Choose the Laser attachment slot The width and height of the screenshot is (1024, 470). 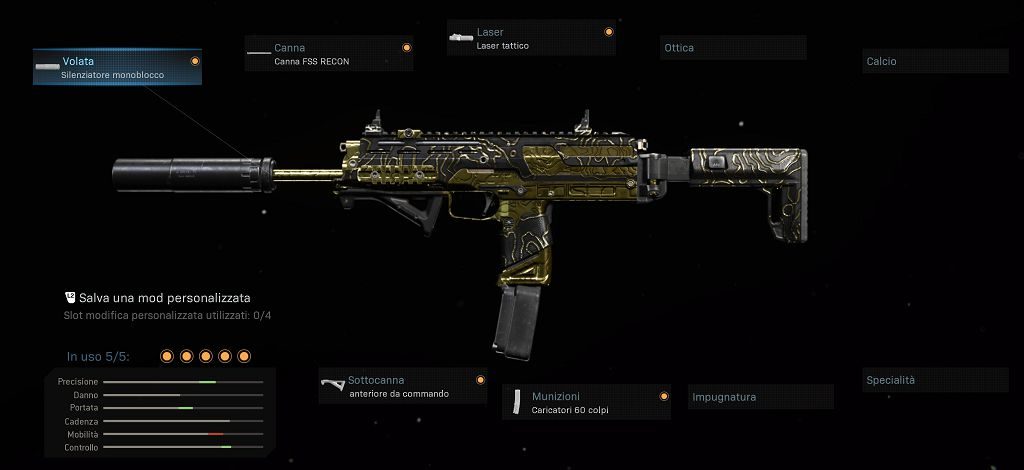[531, 38]
